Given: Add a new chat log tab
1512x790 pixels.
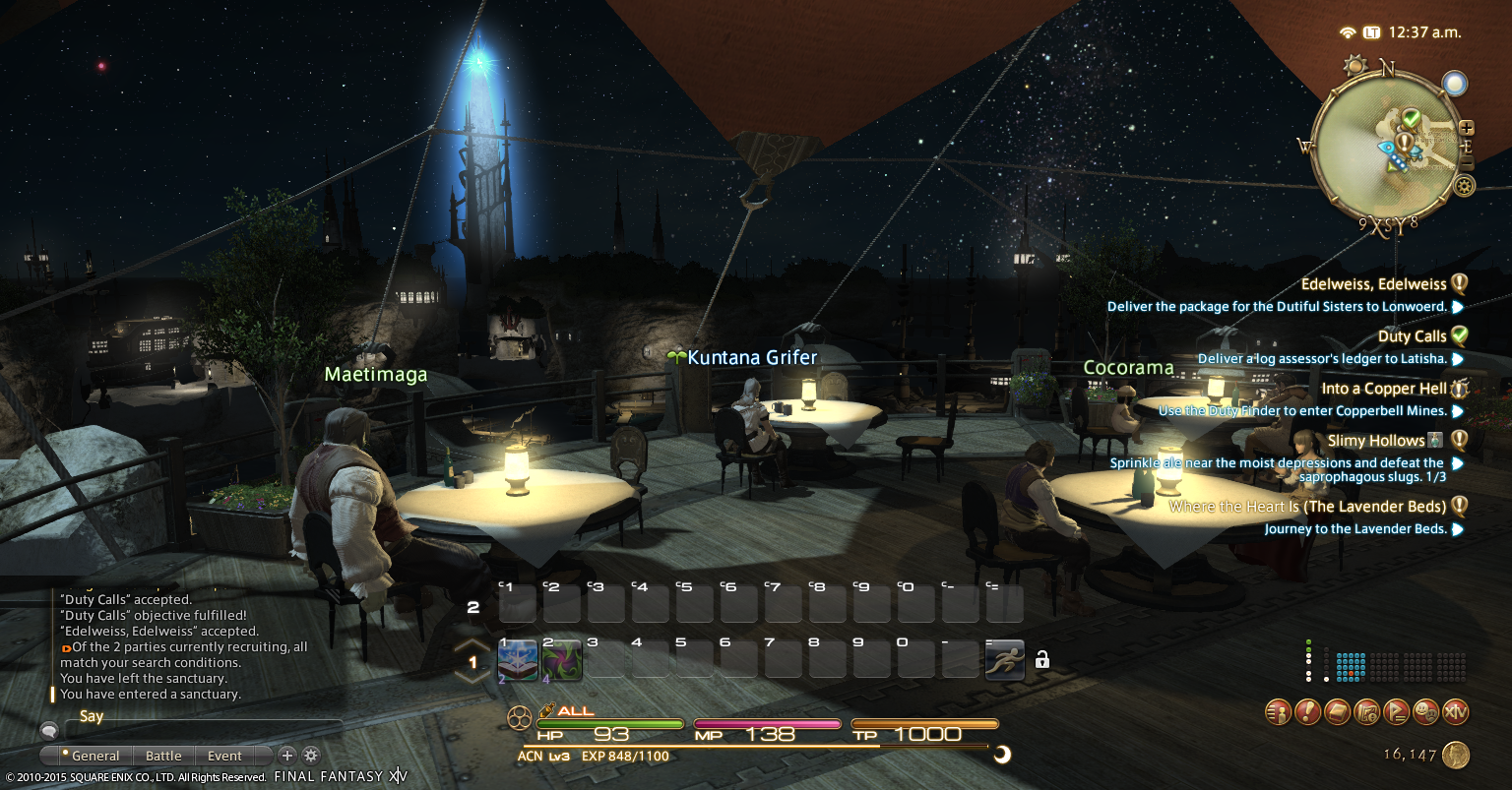Looking at the screenshot, I should pyautogui.click(x=286, y=756).
